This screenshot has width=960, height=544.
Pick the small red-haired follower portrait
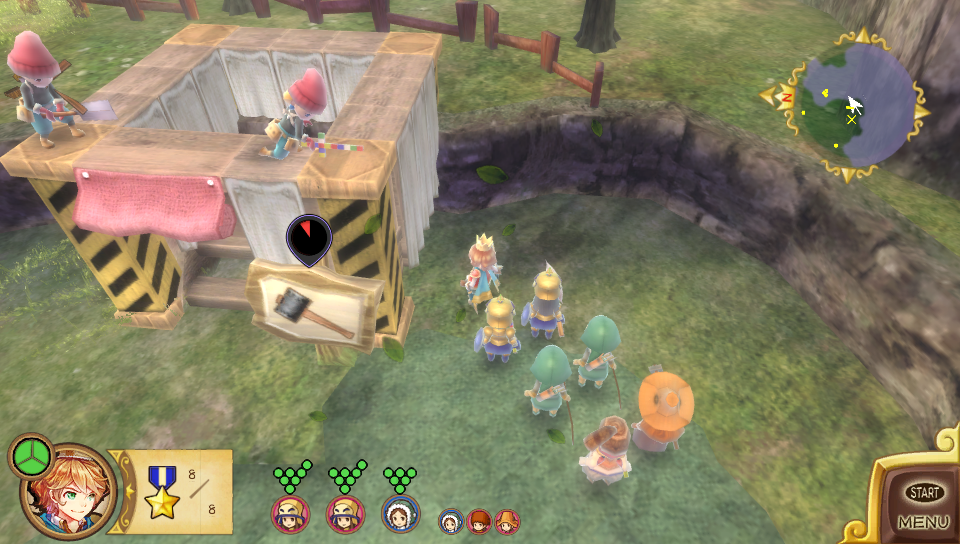(479, 521)
